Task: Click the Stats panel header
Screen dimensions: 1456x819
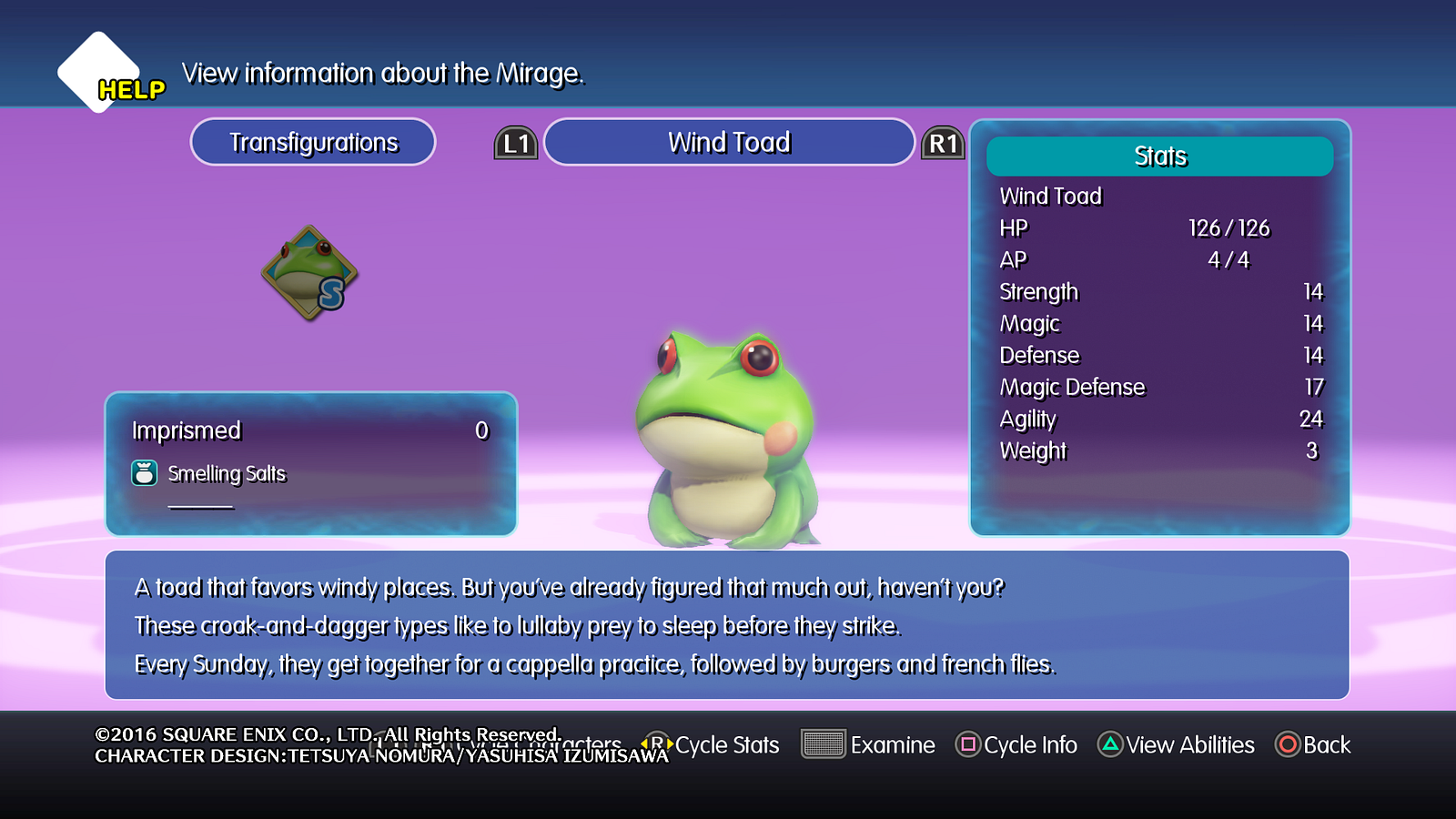Action: tap(1159, 157)
